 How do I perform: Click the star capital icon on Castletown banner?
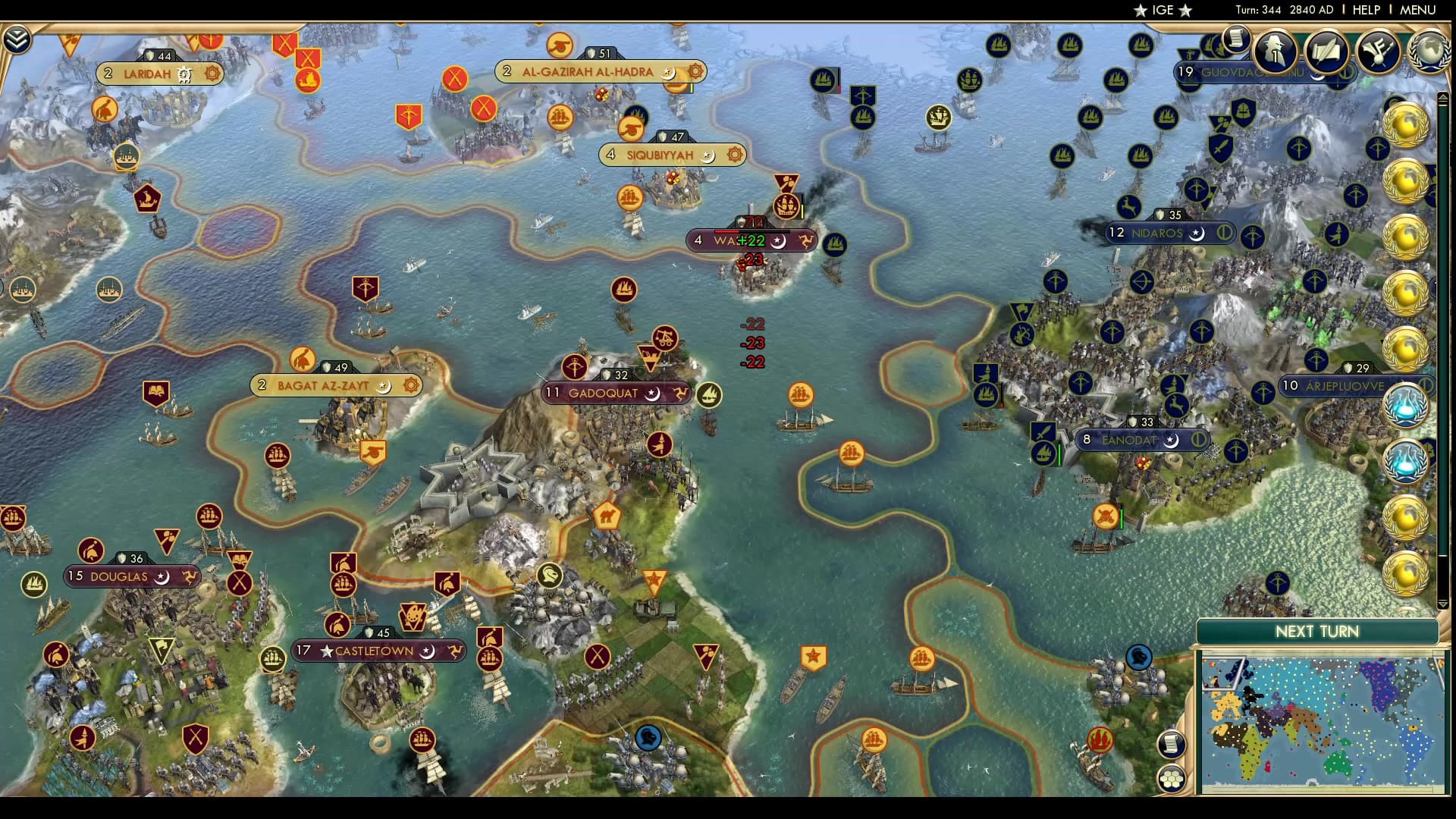[x=327, y=651]
